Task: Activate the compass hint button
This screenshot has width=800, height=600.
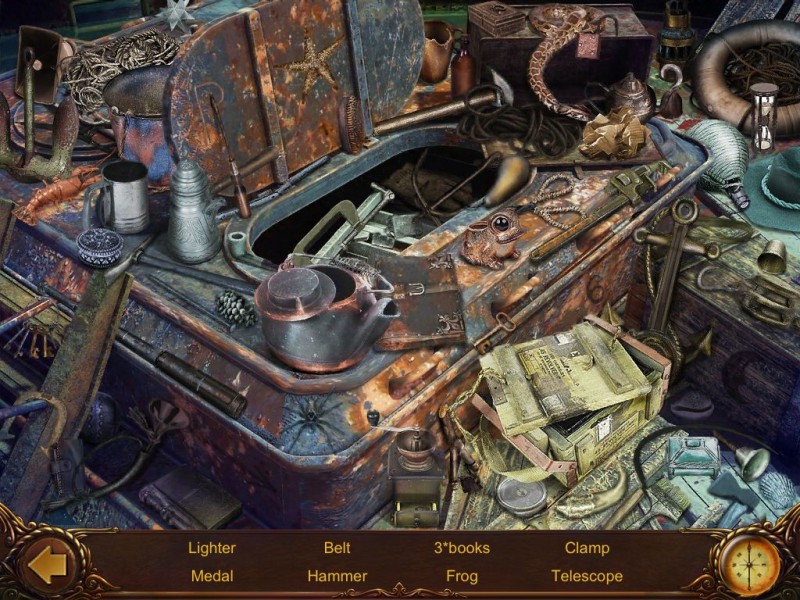Action: tap(750, 563)
